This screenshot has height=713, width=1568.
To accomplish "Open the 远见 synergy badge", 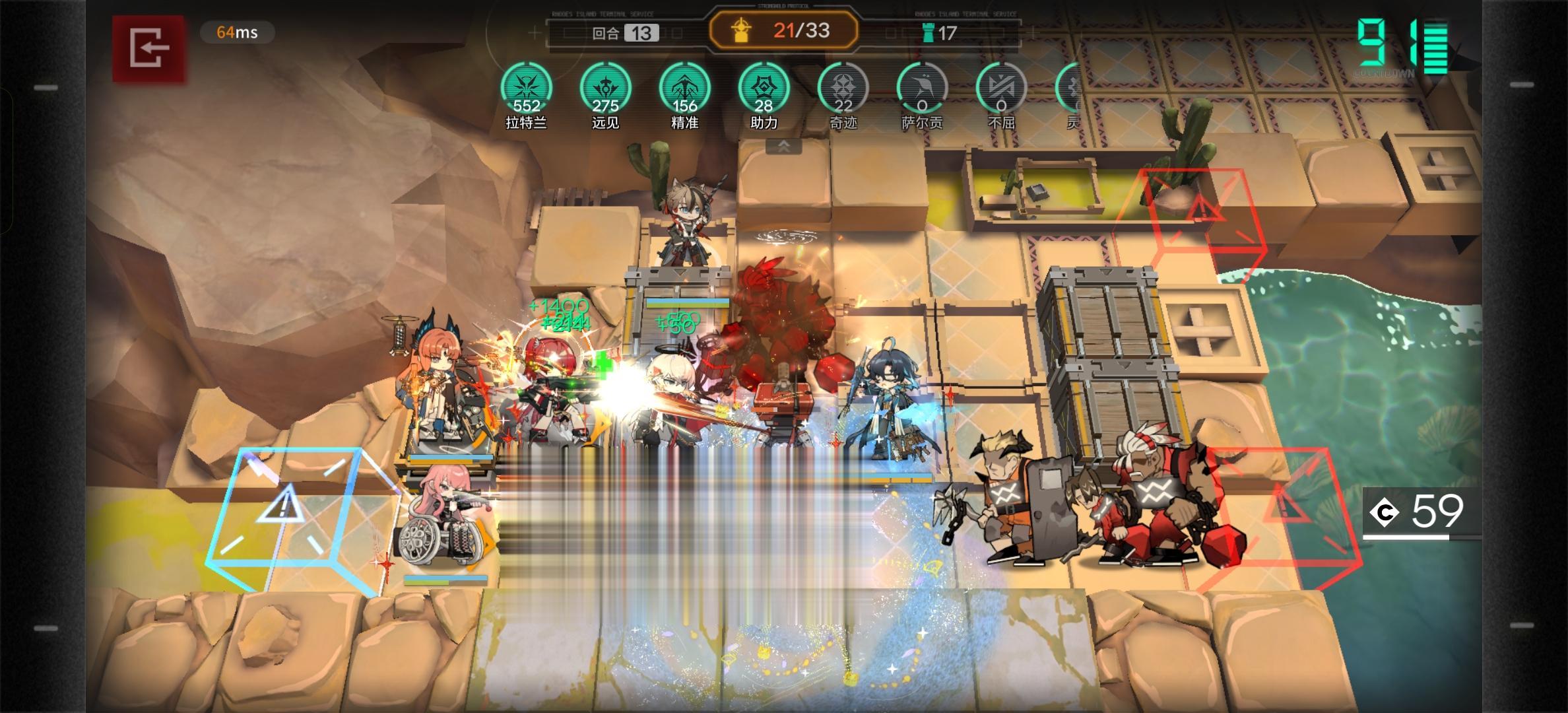I will [x=605, y=89].
